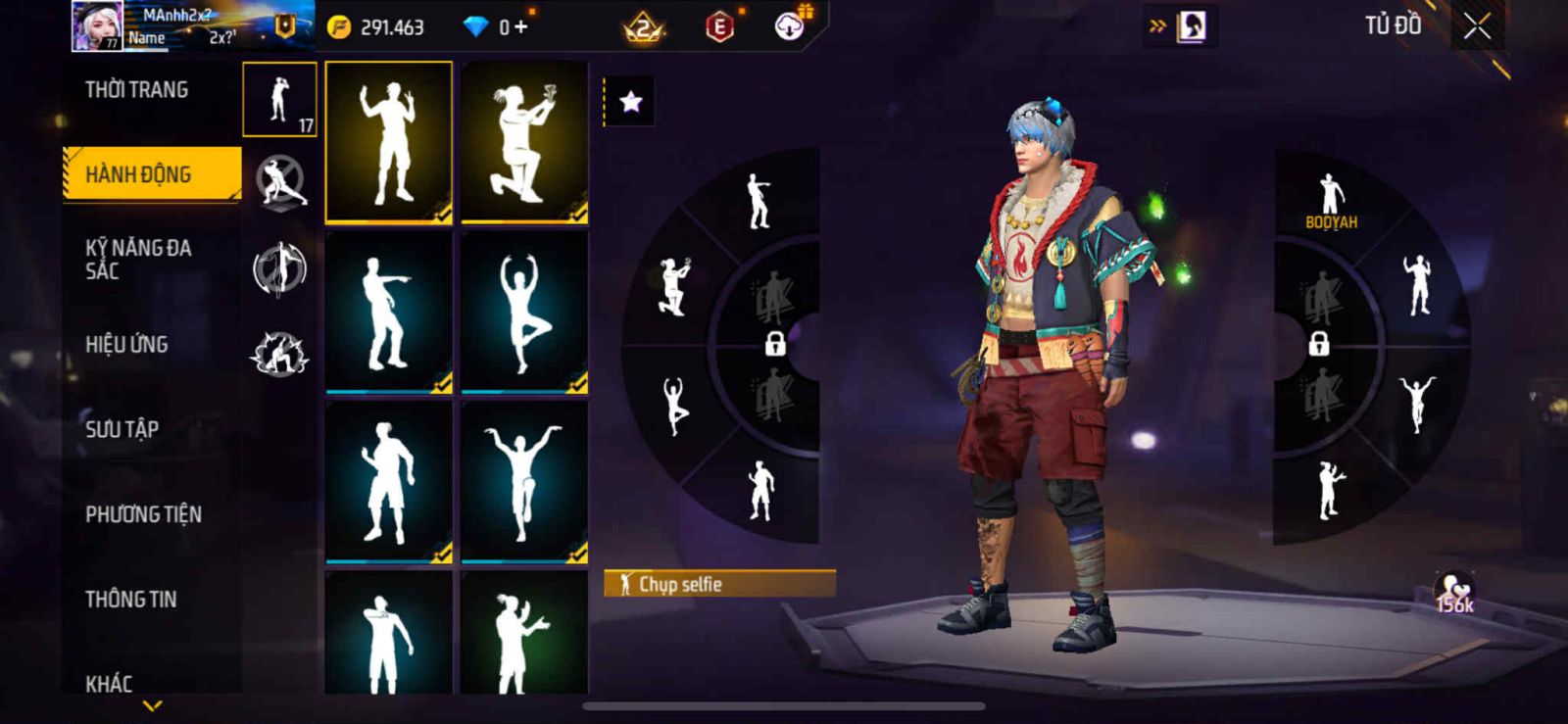The width and height of the screenshot is (1568, 724).
Task: Select the Hành Động tab
Action: pyautogui.click(x=151, y=174)
